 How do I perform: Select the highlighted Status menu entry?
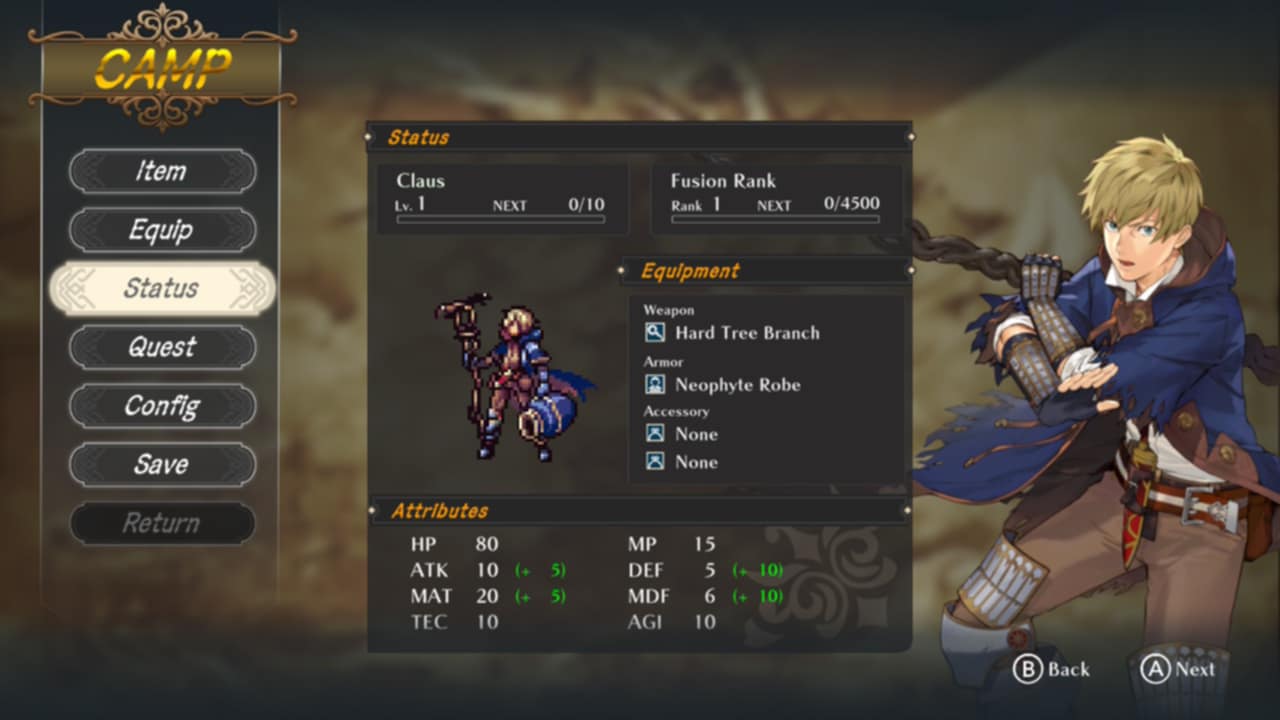162,289
